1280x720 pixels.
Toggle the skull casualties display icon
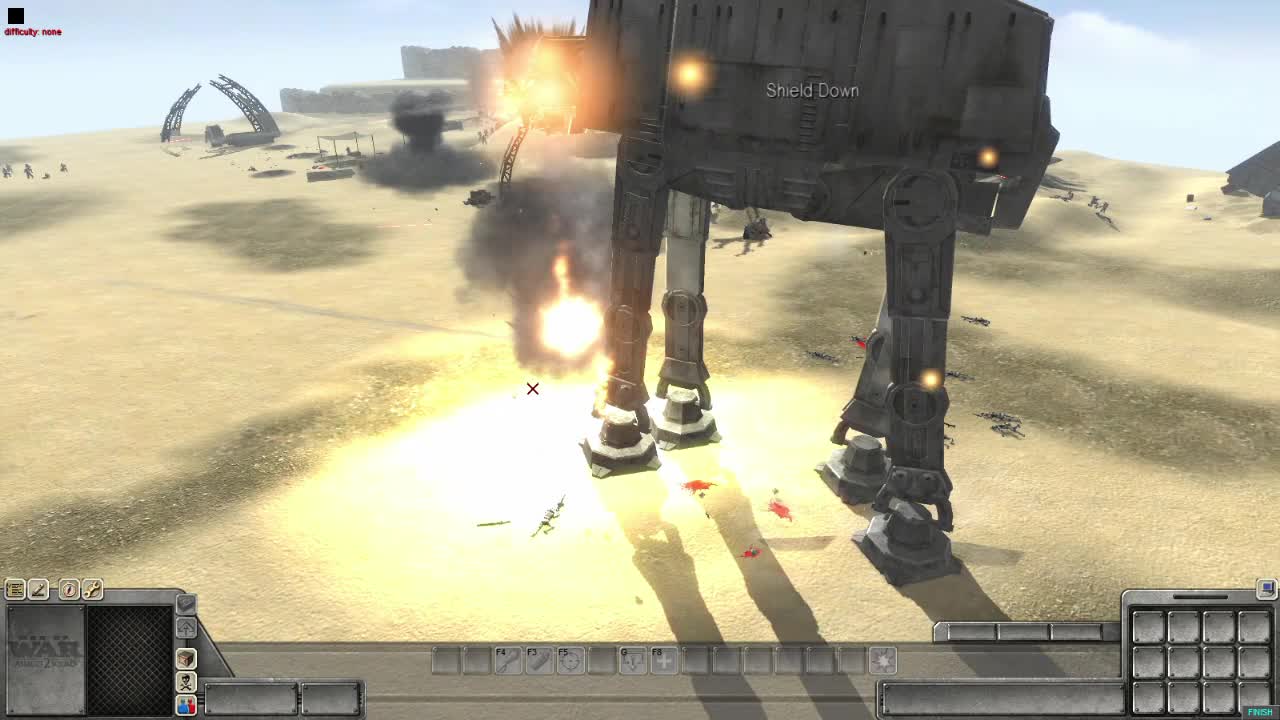(x=186, y=682)
